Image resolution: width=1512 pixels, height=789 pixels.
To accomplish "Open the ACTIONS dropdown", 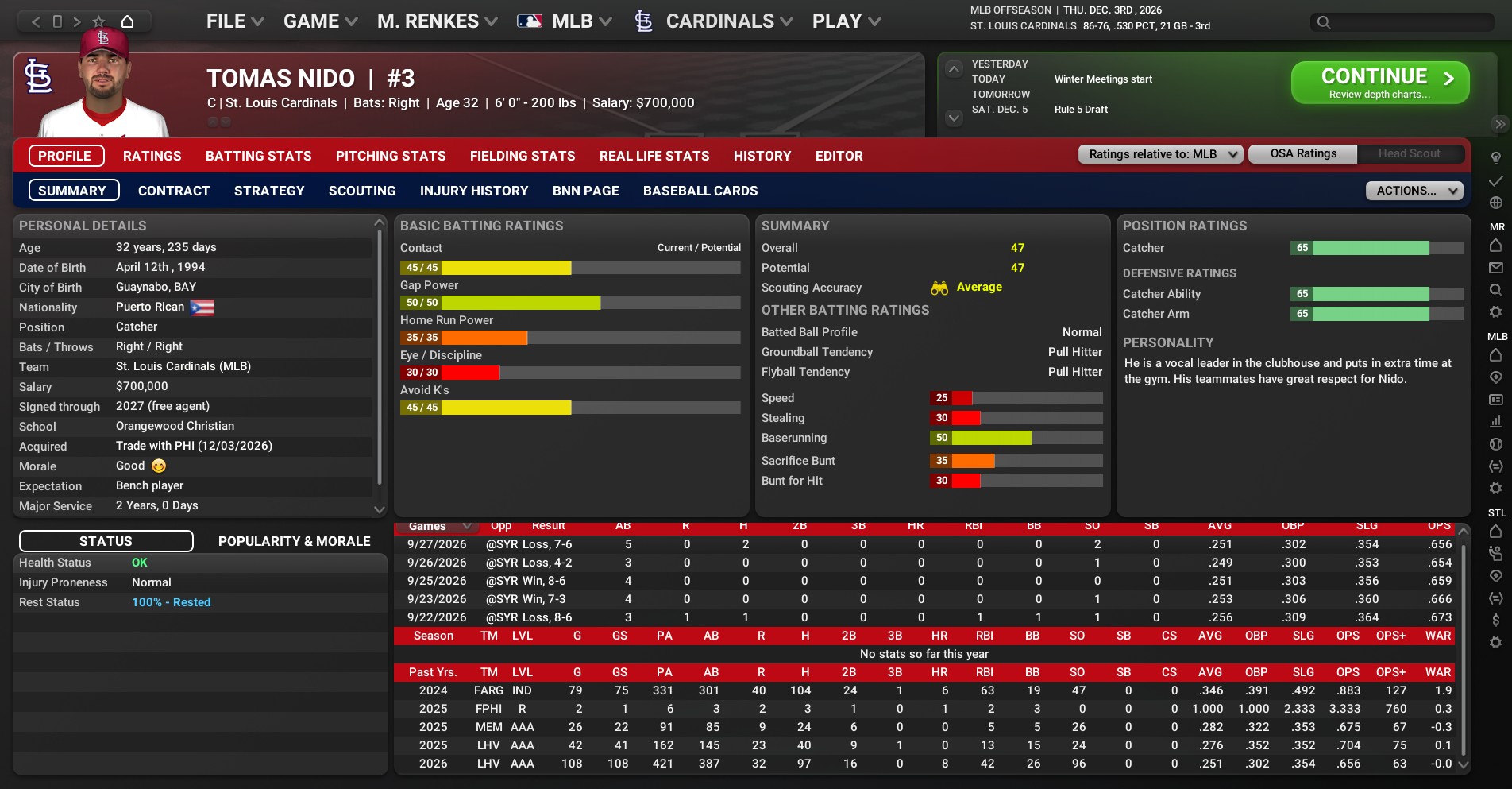I will [1414, 191].
